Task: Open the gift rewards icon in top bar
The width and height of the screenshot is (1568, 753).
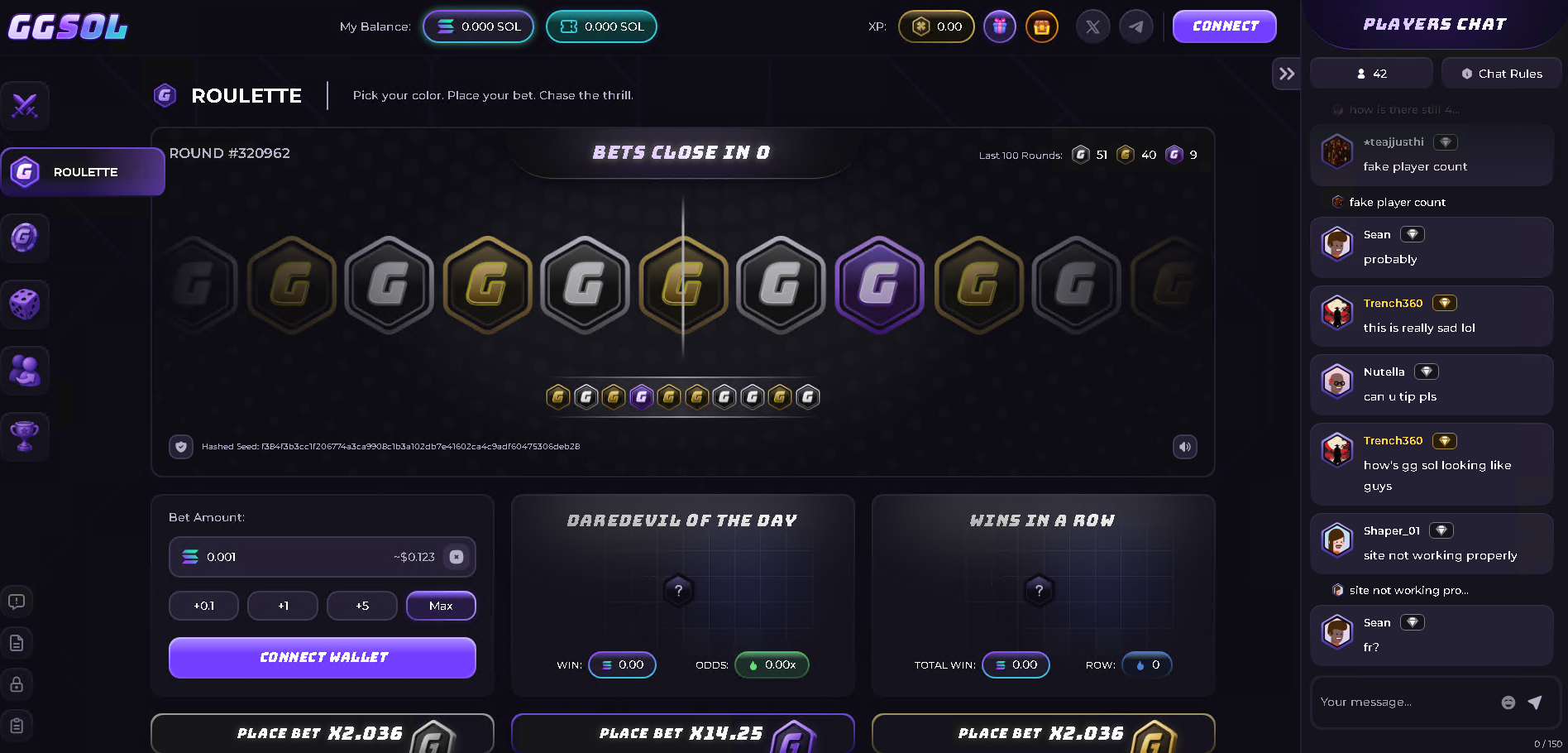Action: pyautogui.click(x=999, y=26)
